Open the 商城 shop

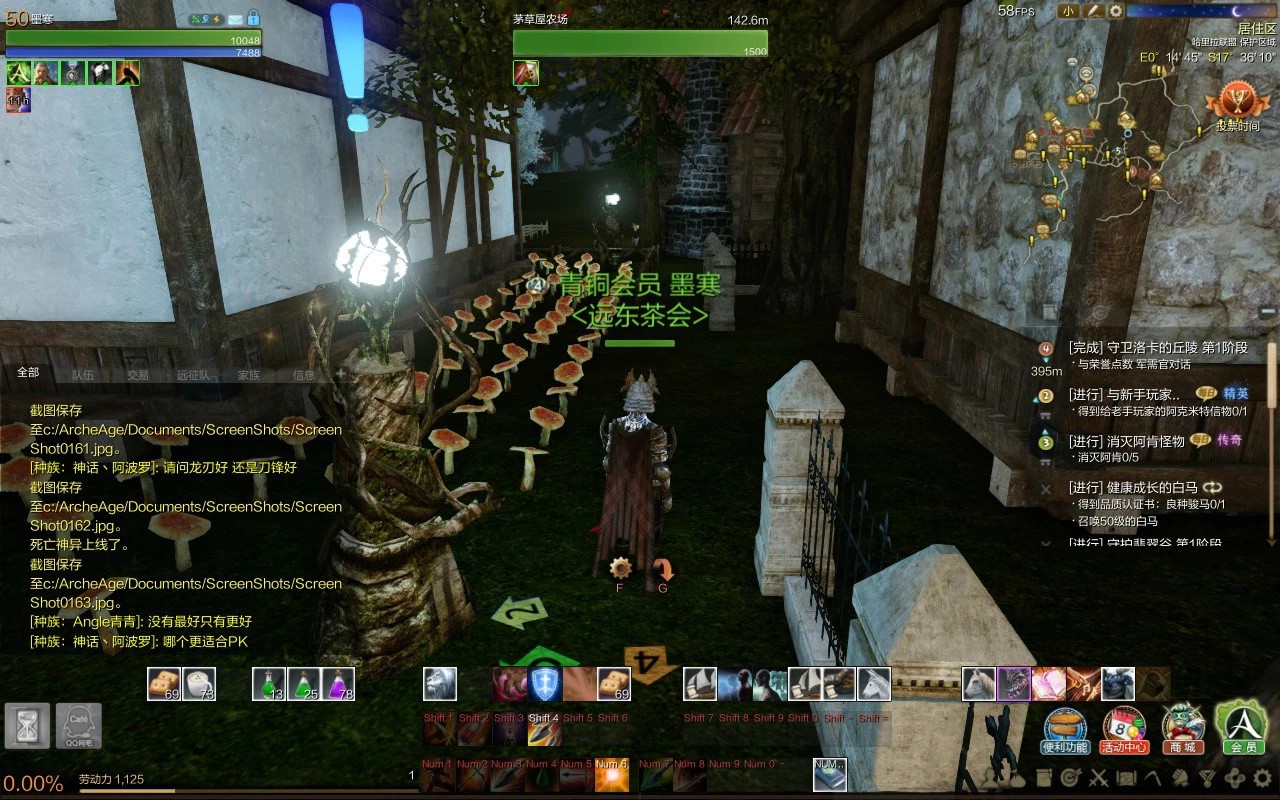[1183, 730]
